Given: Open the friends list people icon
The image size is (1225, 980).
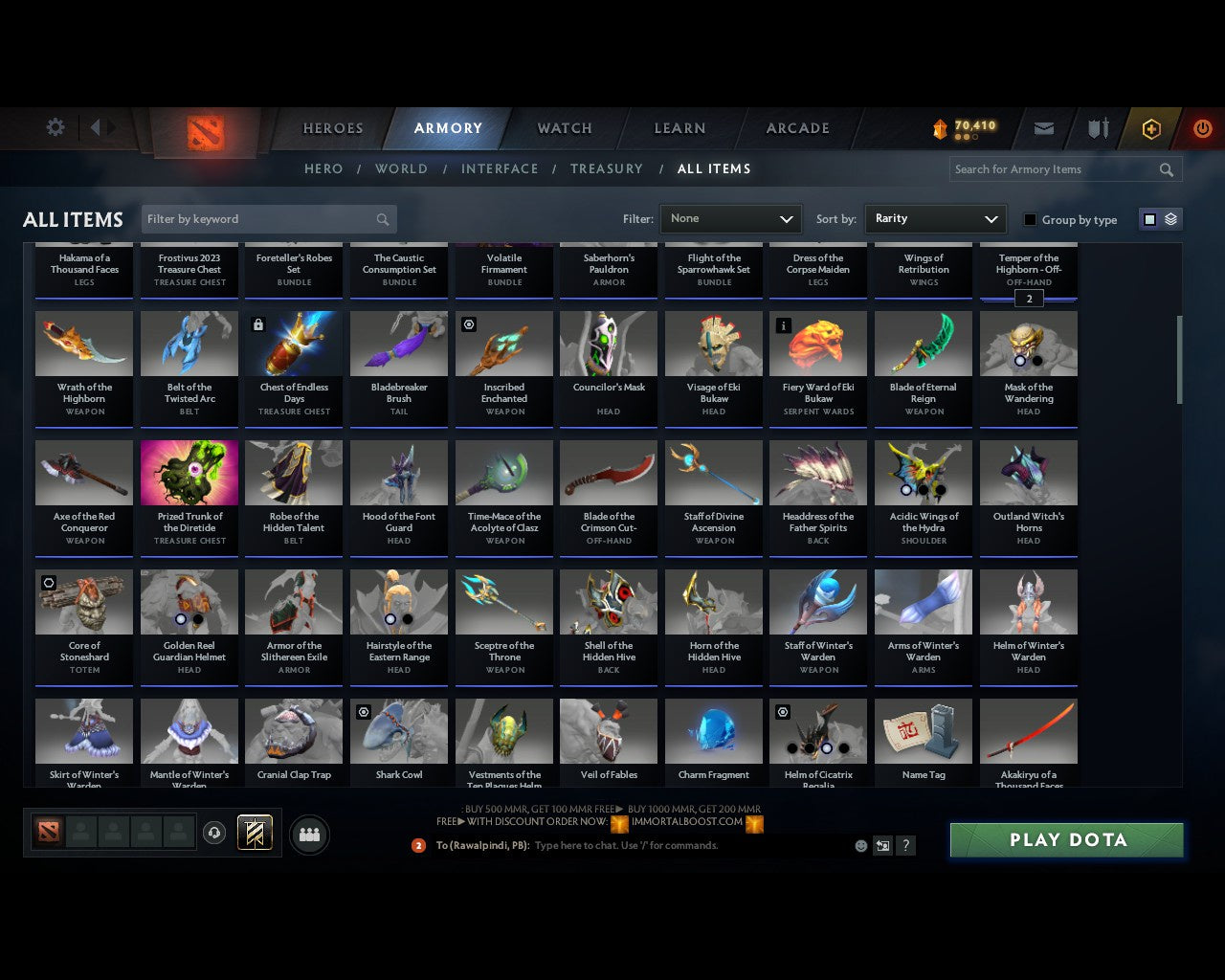Looking at the screenshot, I should pyautogui.click(x=308, y=835).
